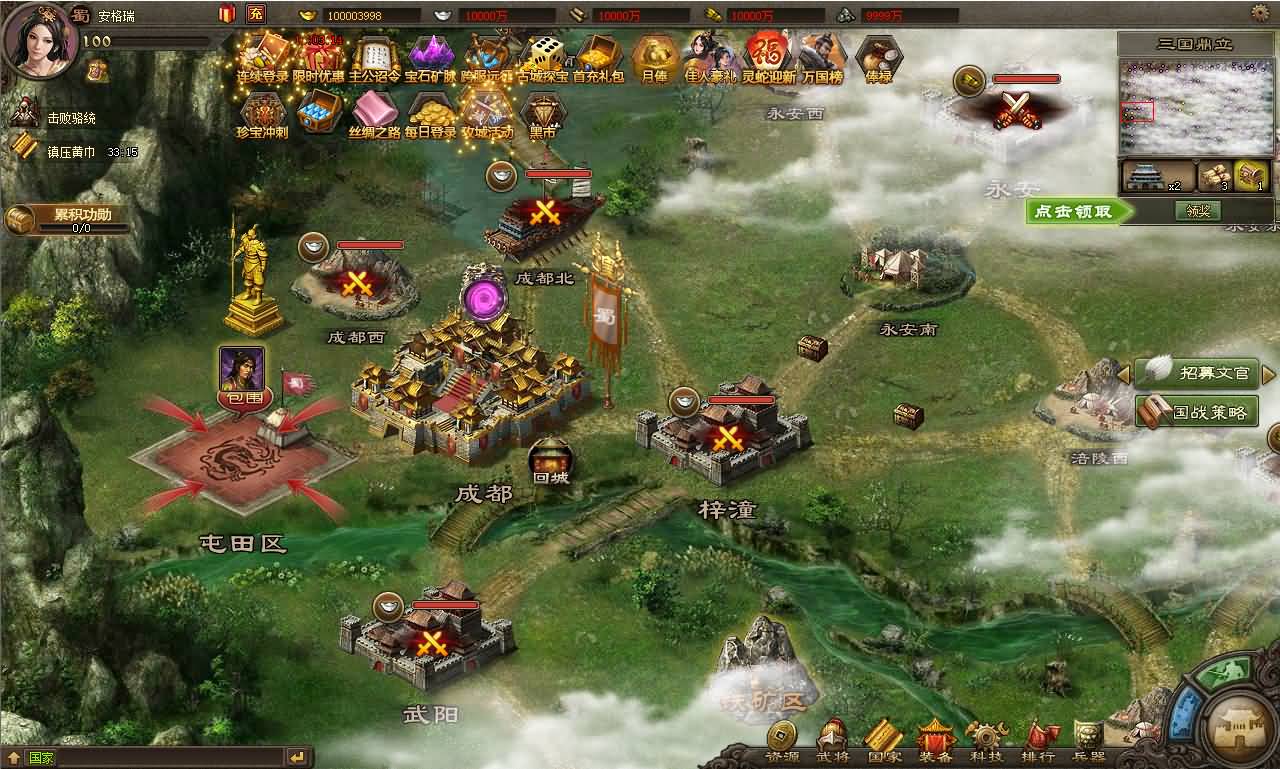Viewport: 1280px width, 769px height.
Task: Open the 科技 technology panel
Action: pos(988,747)
